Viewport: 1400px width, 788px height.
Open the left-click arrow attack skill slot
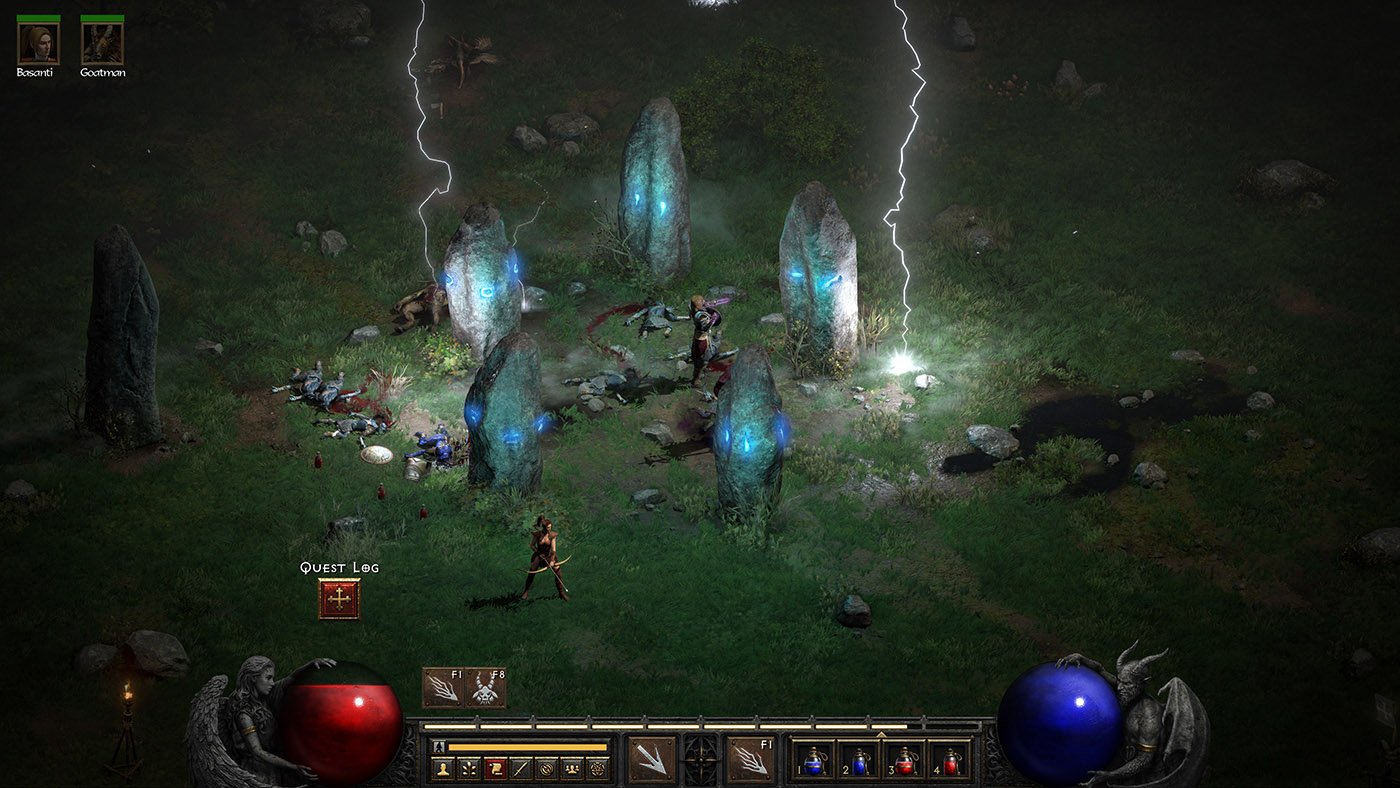(651, 757)
